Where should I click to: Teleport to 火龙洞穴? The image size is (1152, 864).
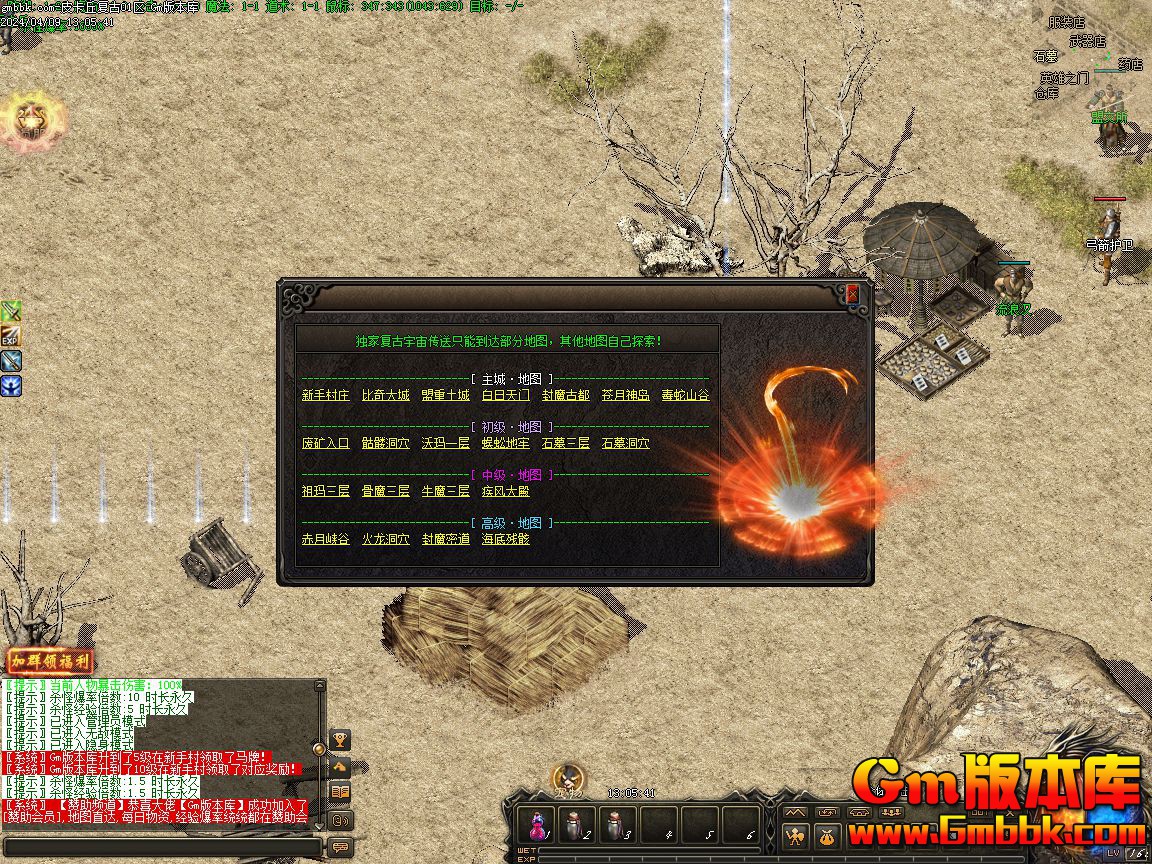coord(386,539)
